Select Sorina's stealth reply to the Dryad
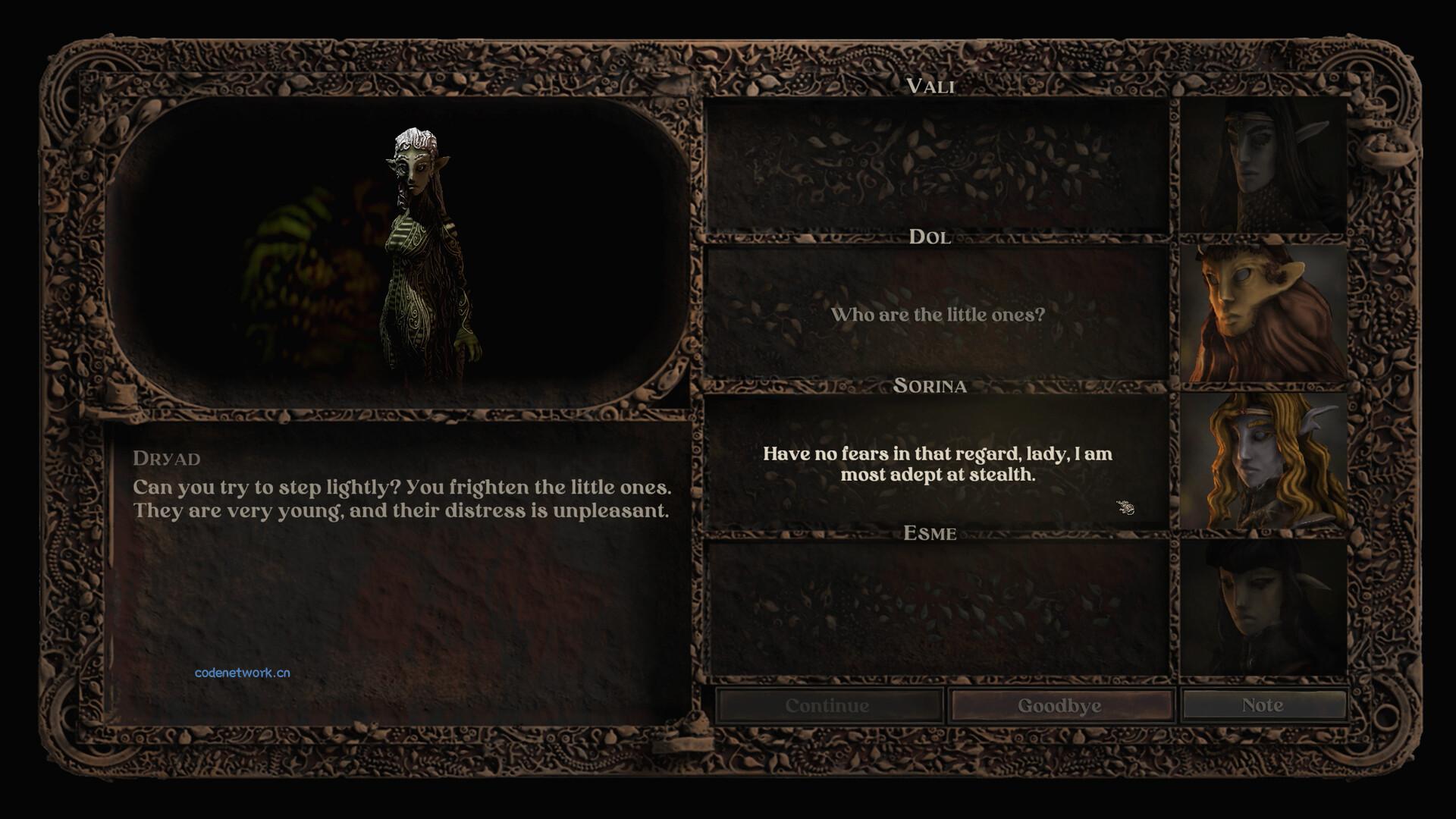This screenshot has width=1456, height=819. click(937, 464)
